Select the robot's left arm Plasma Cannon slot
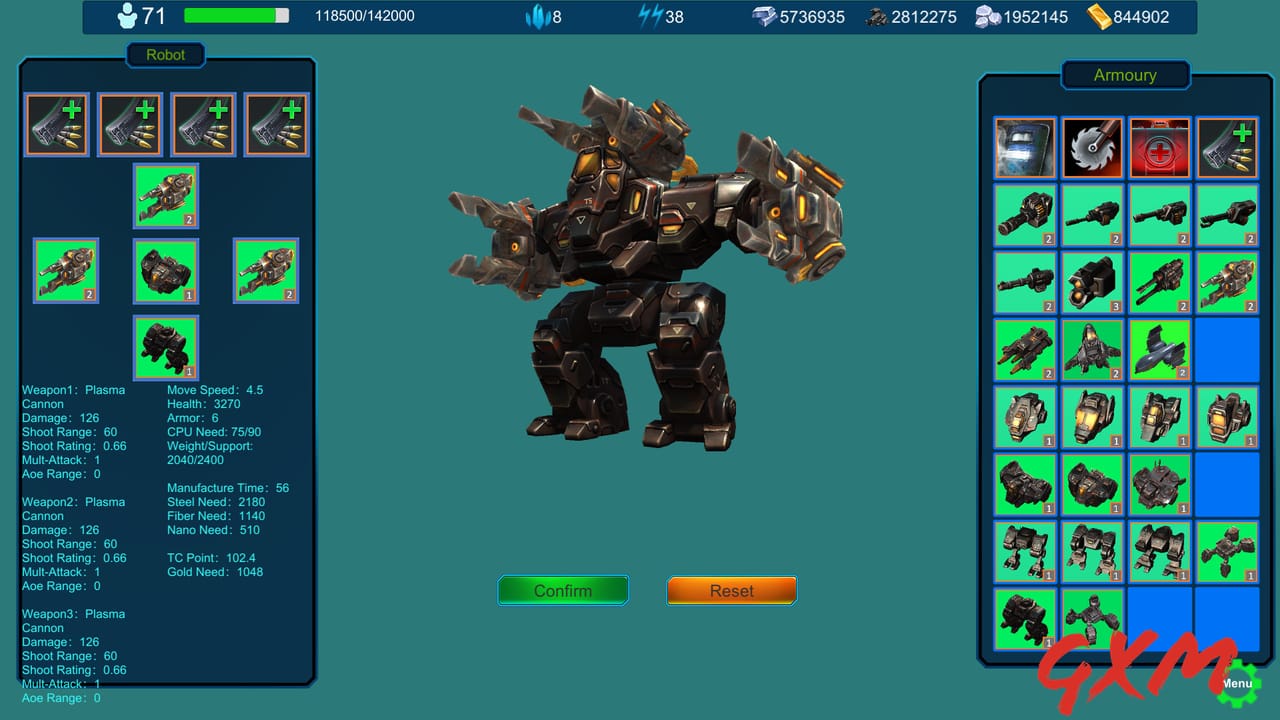Screen dimensions: 1280x720 coord(65,270)
